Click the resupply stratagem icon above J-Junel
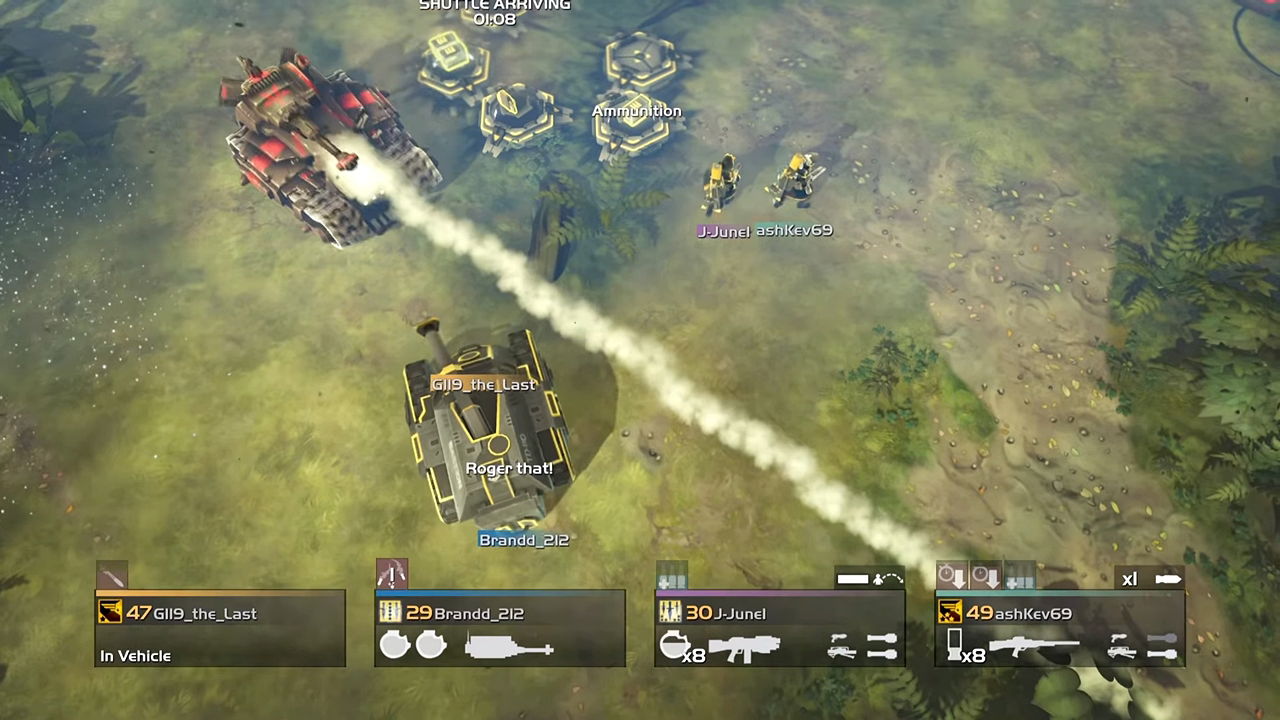Screen dimensions: 1280x720 [x=671, y=576]
